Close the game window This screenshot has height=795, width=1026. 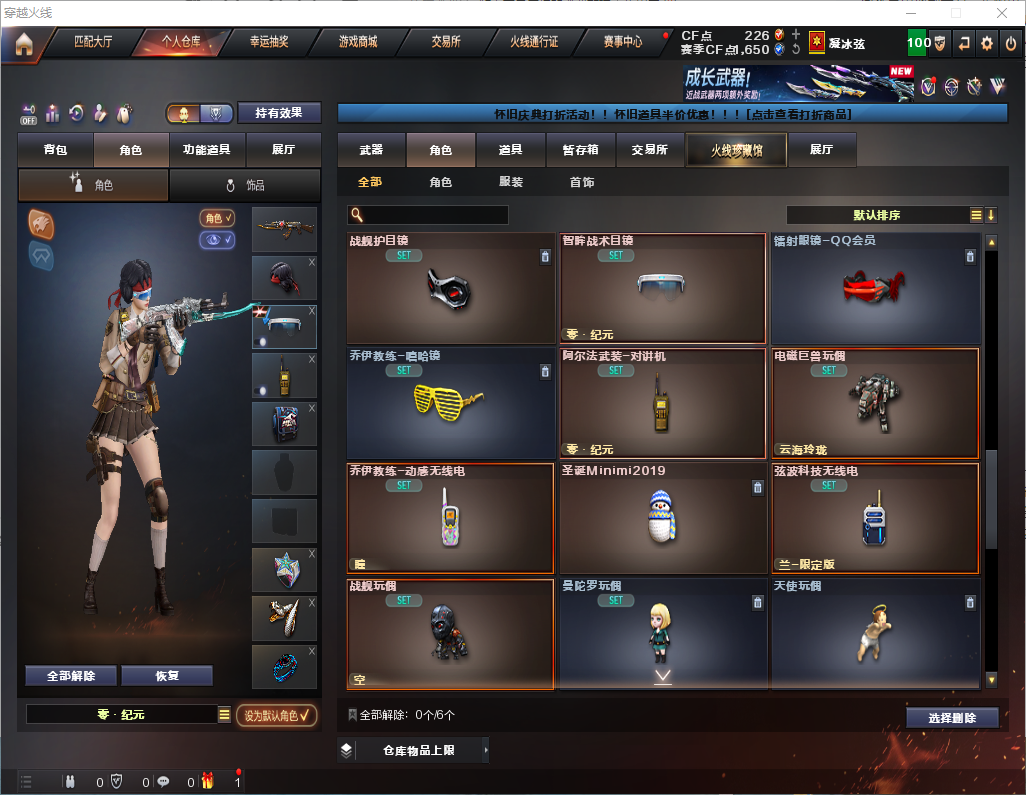tap(1002, 13)
